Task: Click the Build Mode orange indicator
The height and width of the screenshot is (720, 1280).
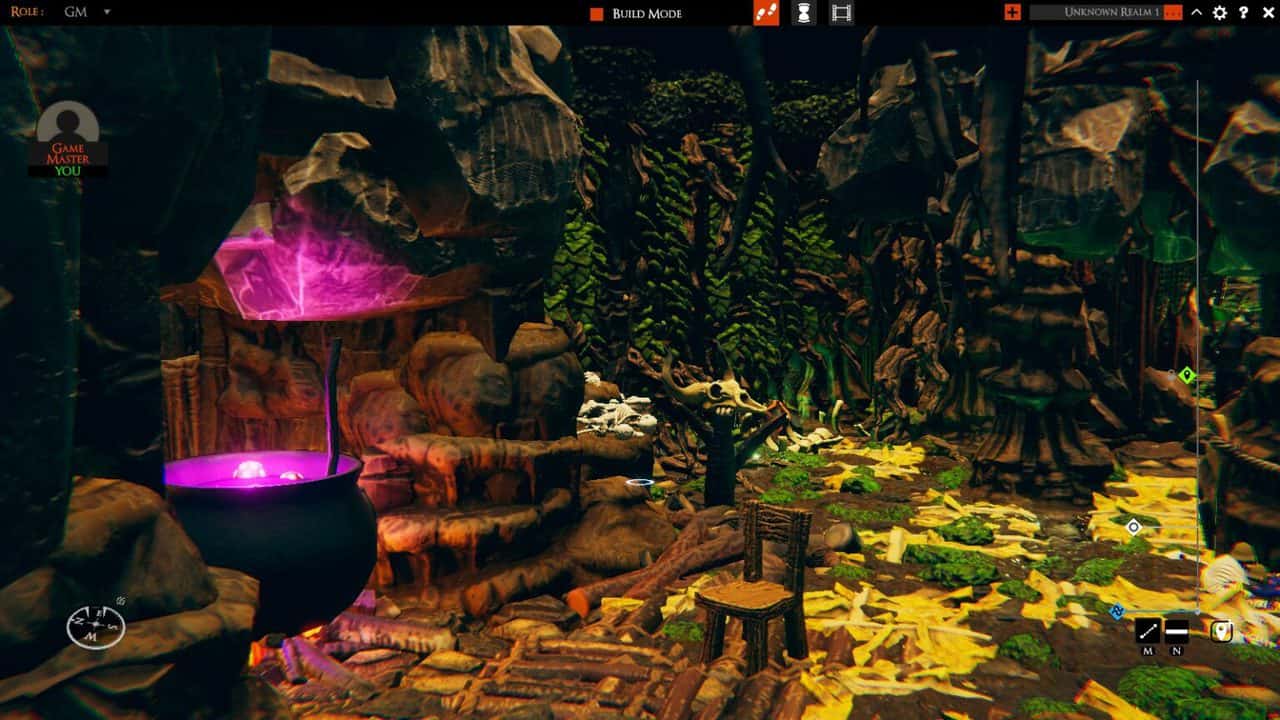Action: pyautogui.click(x=595, y=13)
